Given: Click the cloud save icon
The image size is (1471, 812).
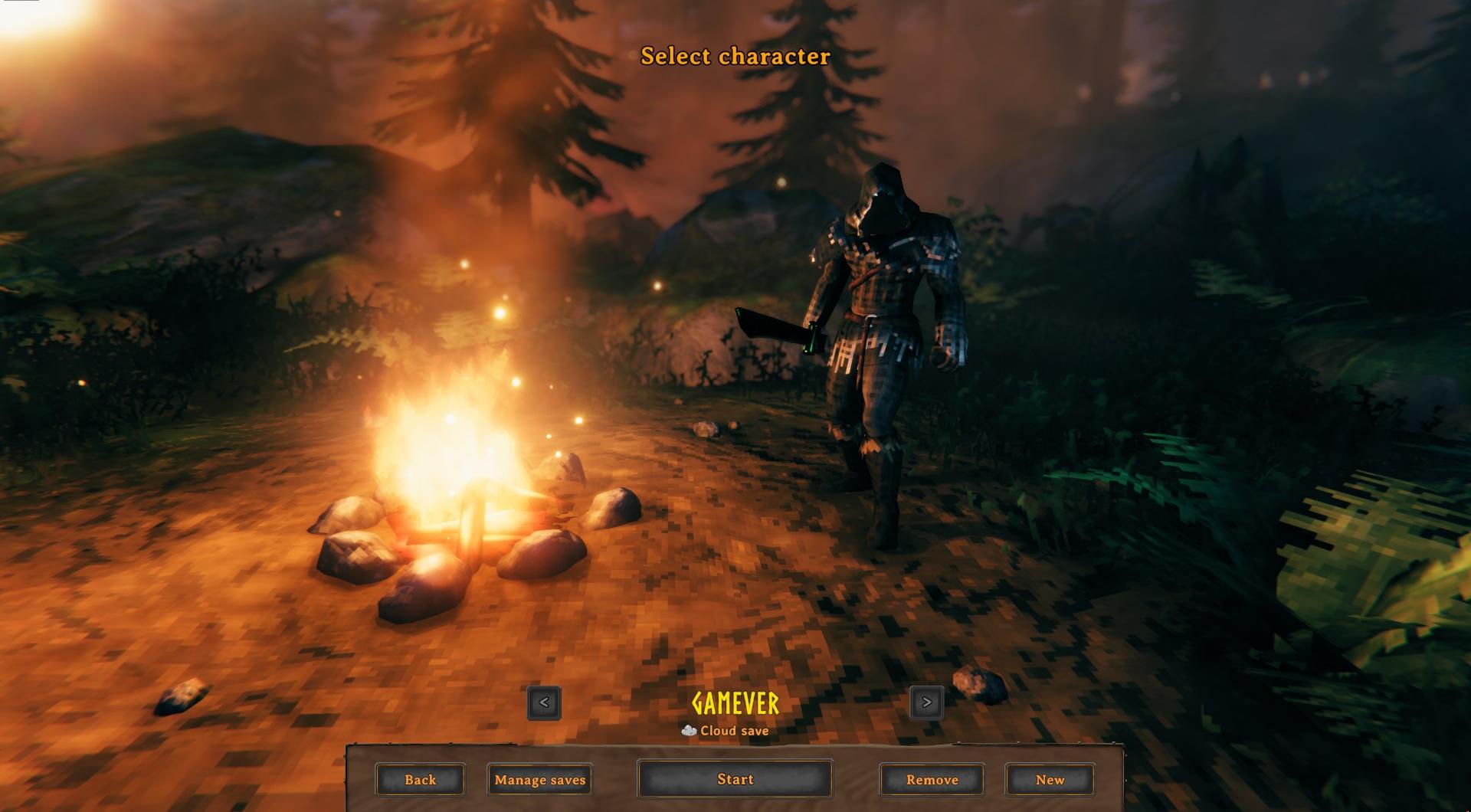Looking at the screenshot, I should [687, 731].
